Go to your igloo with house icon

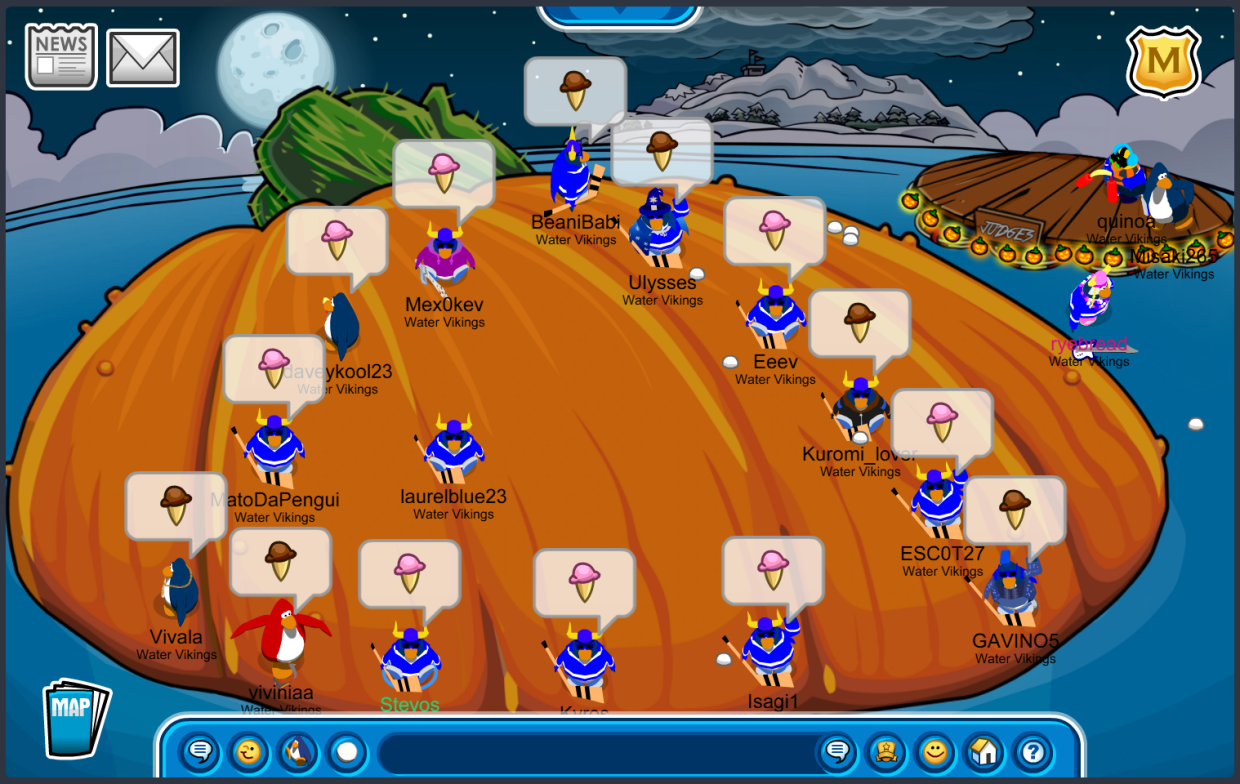tap(984, 751)
